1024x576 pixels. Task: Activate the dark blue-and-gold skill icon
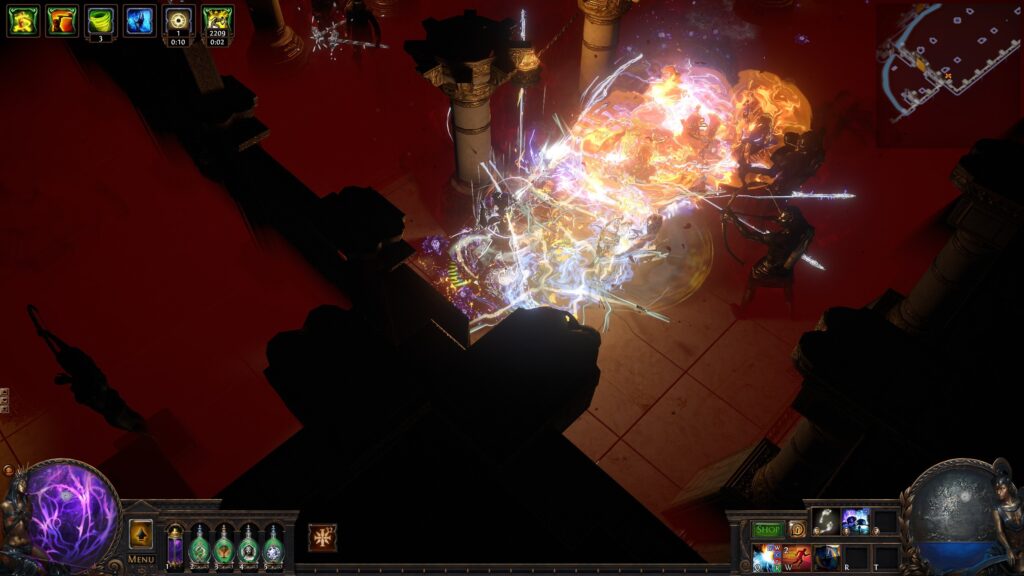[x=826, y=557]
